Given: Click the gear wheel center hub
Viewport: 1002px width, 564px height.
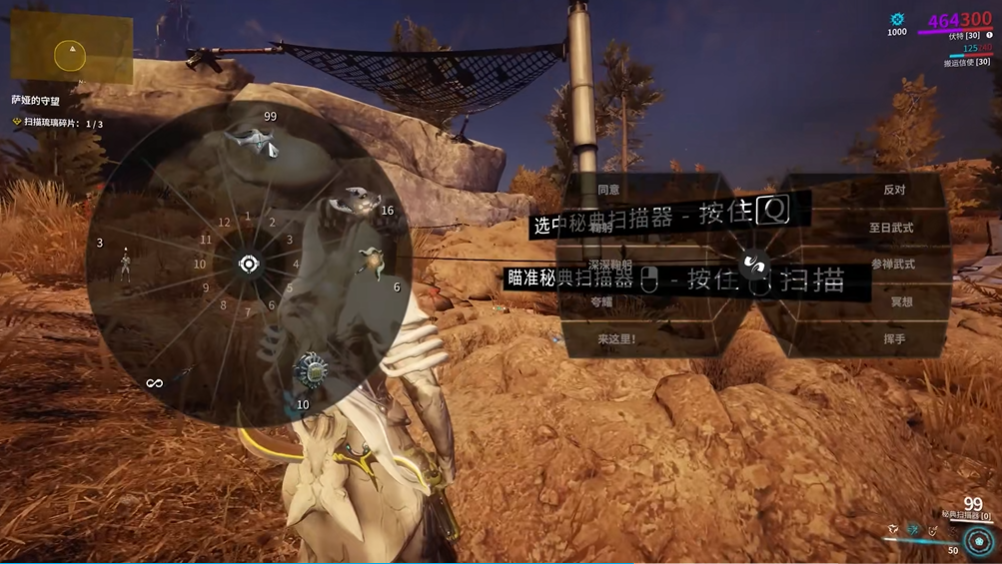Looking at the screenshot, I should click(249, 264).
